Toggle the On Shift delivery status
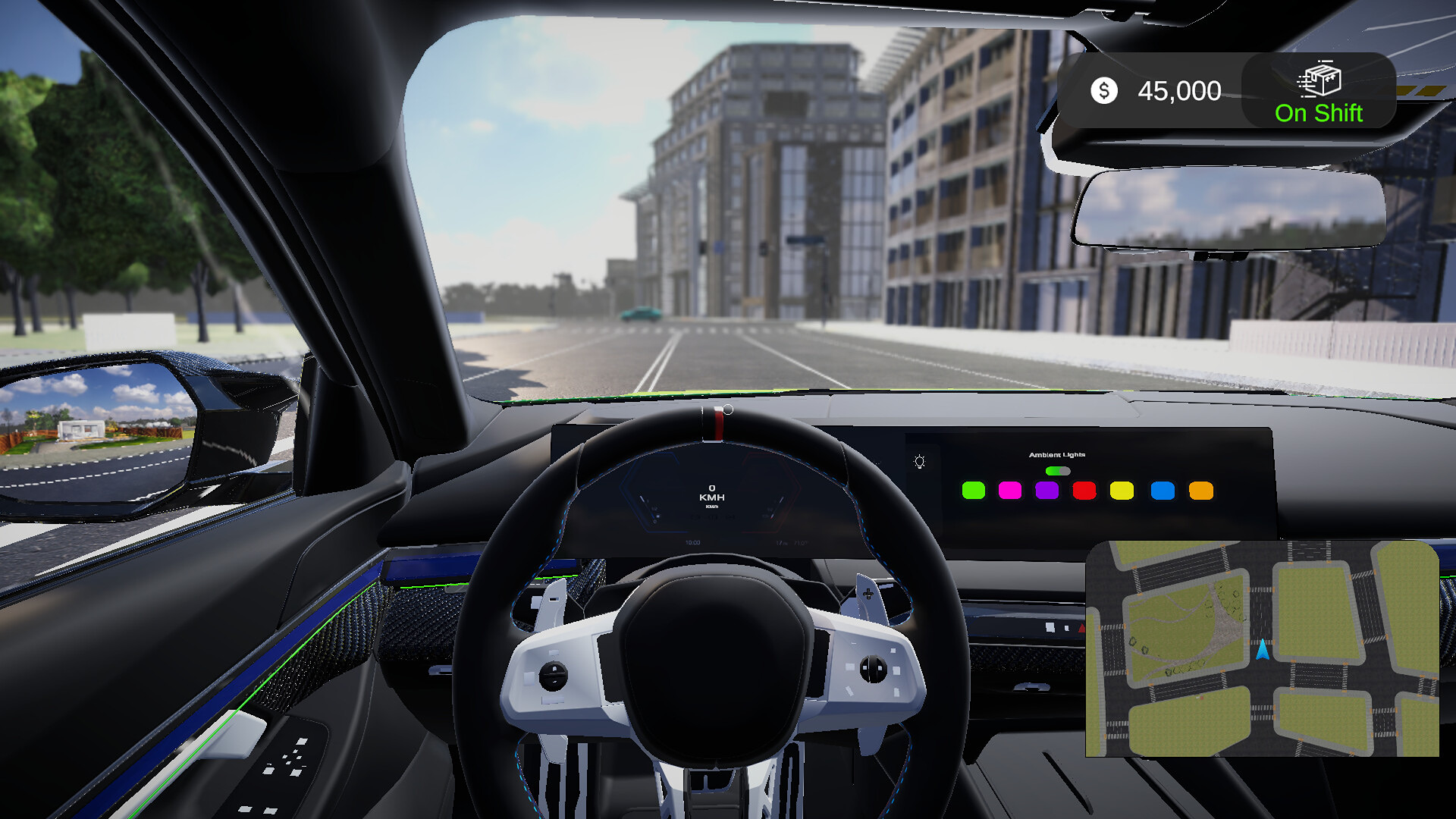 (1318, 92)
